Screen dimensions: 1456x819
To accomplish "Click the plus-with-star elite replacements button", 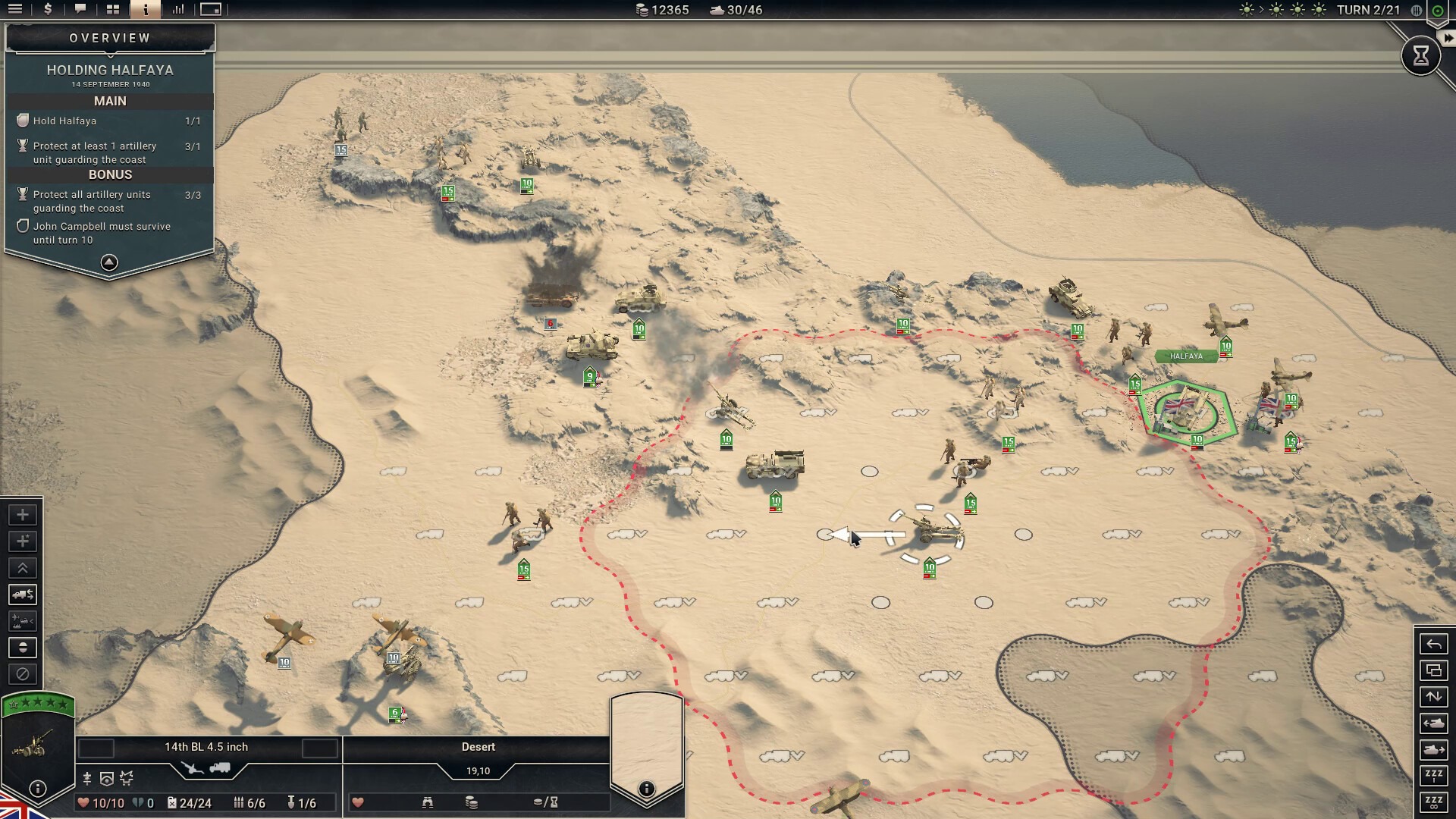I will point(23,541).
